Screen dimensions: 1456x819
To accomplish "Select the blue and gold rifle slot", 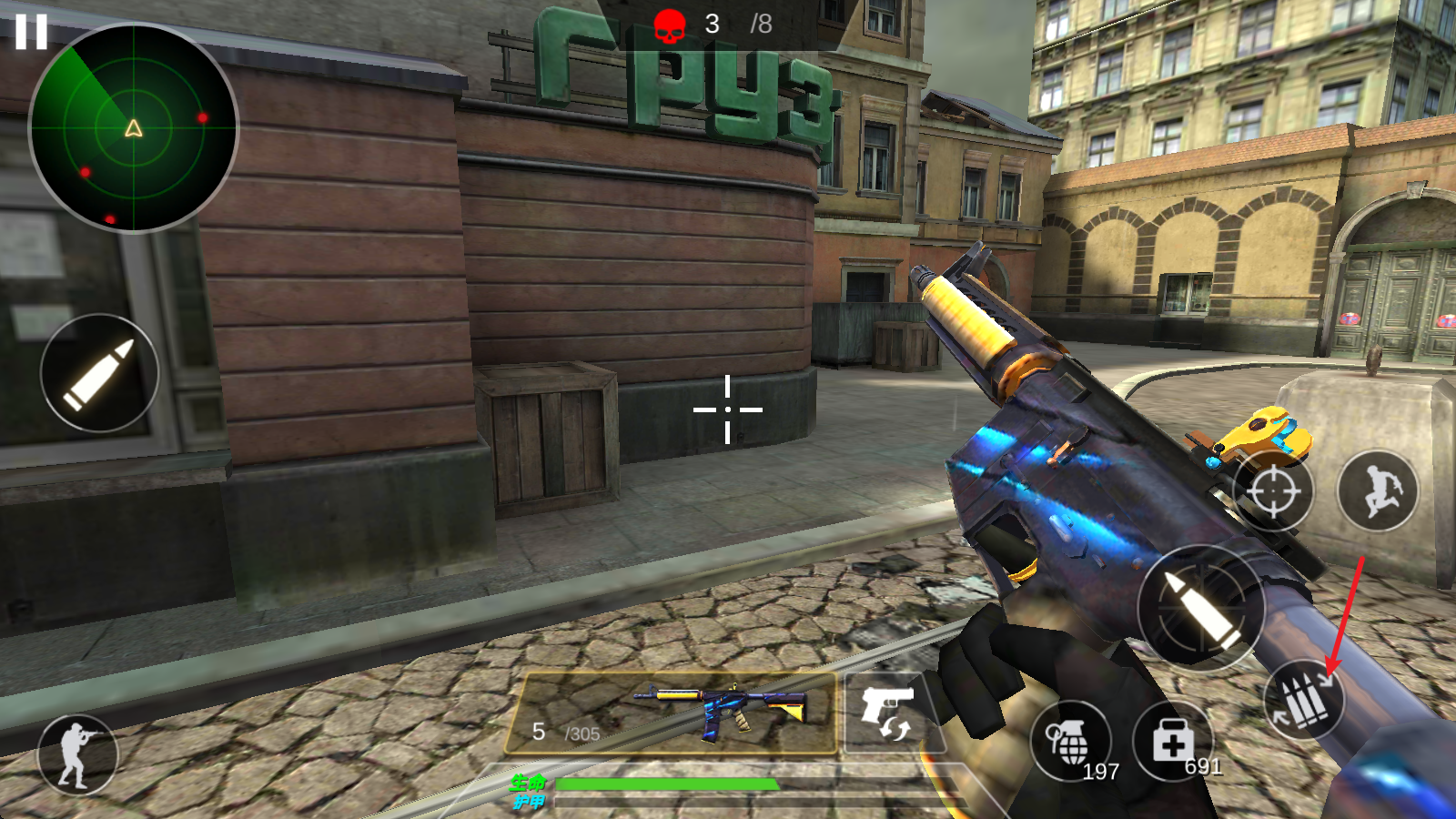I will pos(671,714).
